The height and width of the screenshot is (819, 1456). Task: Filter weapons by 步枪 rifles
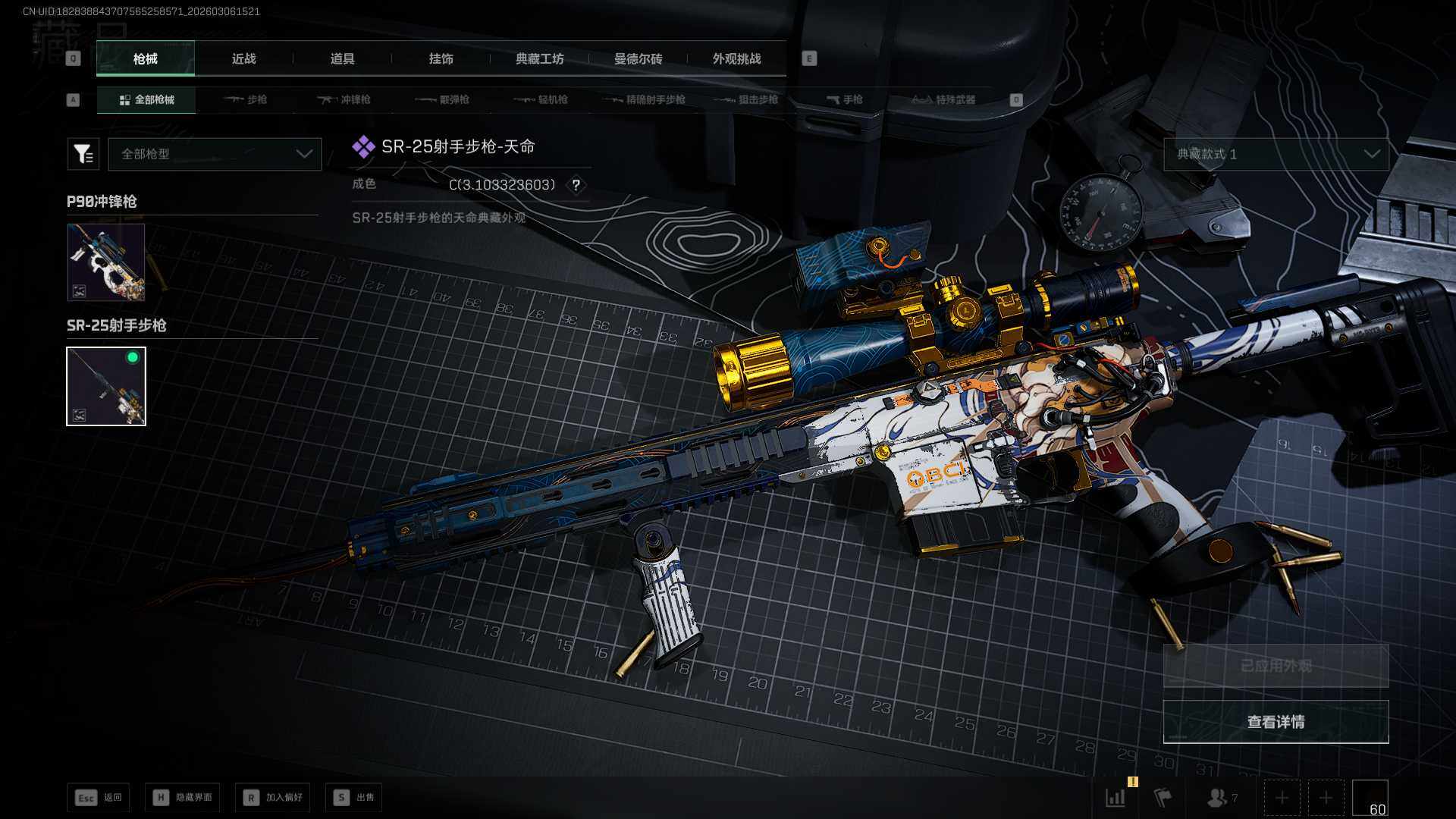click(246, 99)
